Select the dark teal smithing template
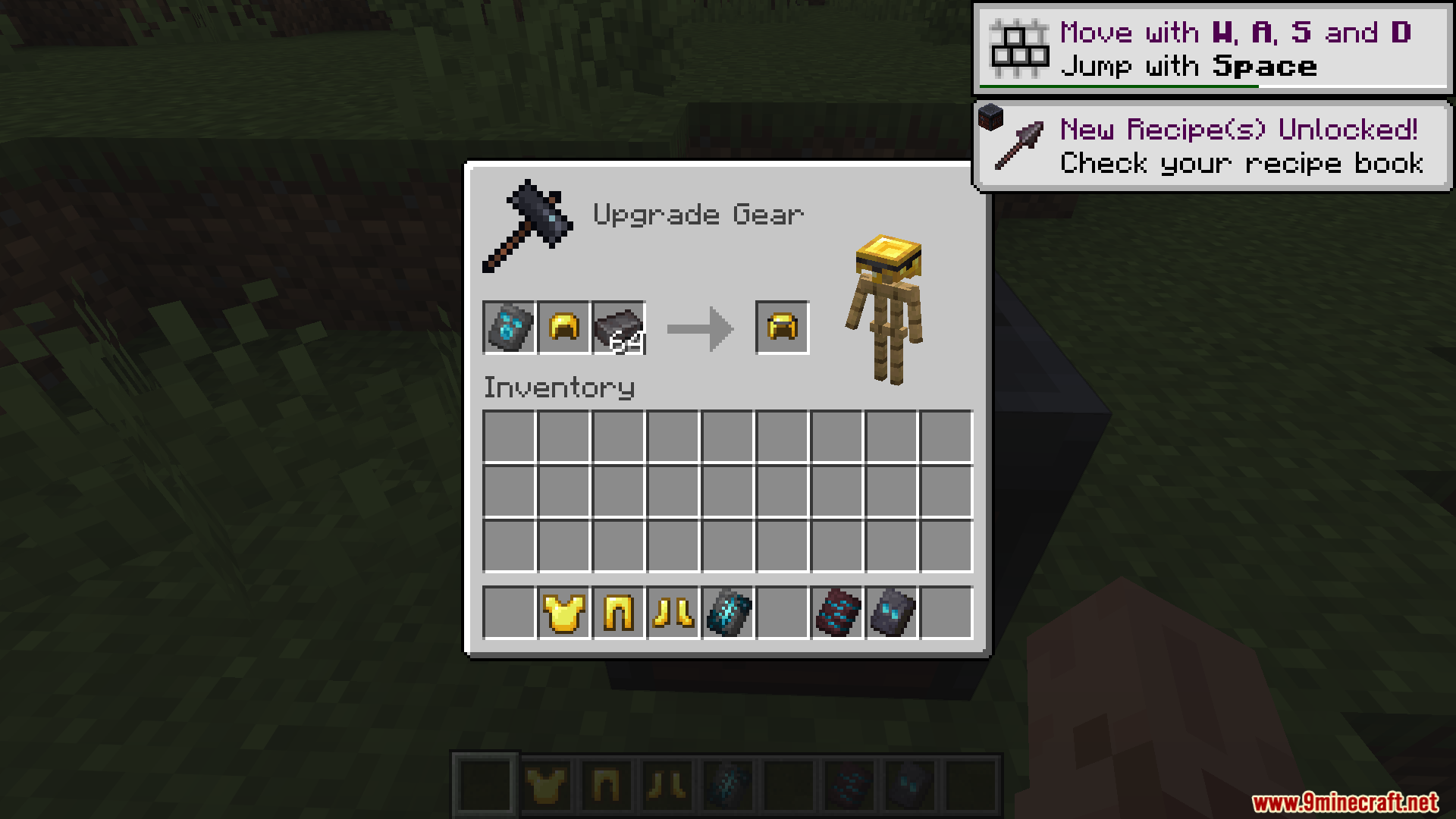The width and height of the screenshot is (1456, 819). [x=727, y=612]
